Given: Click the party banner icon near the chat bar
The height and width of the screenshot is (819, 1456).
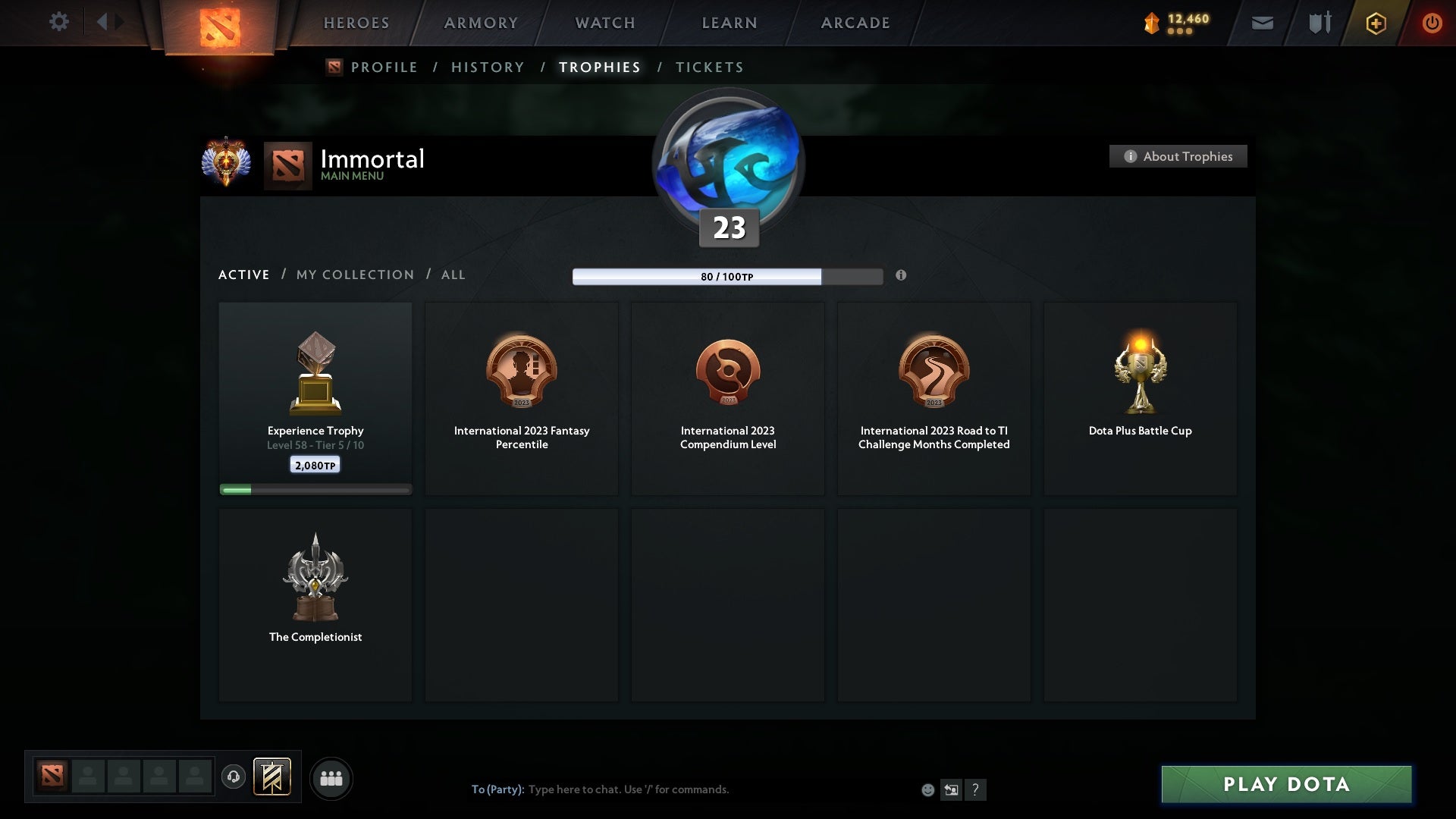Looking at the screenshot, I should pos(273,778).
